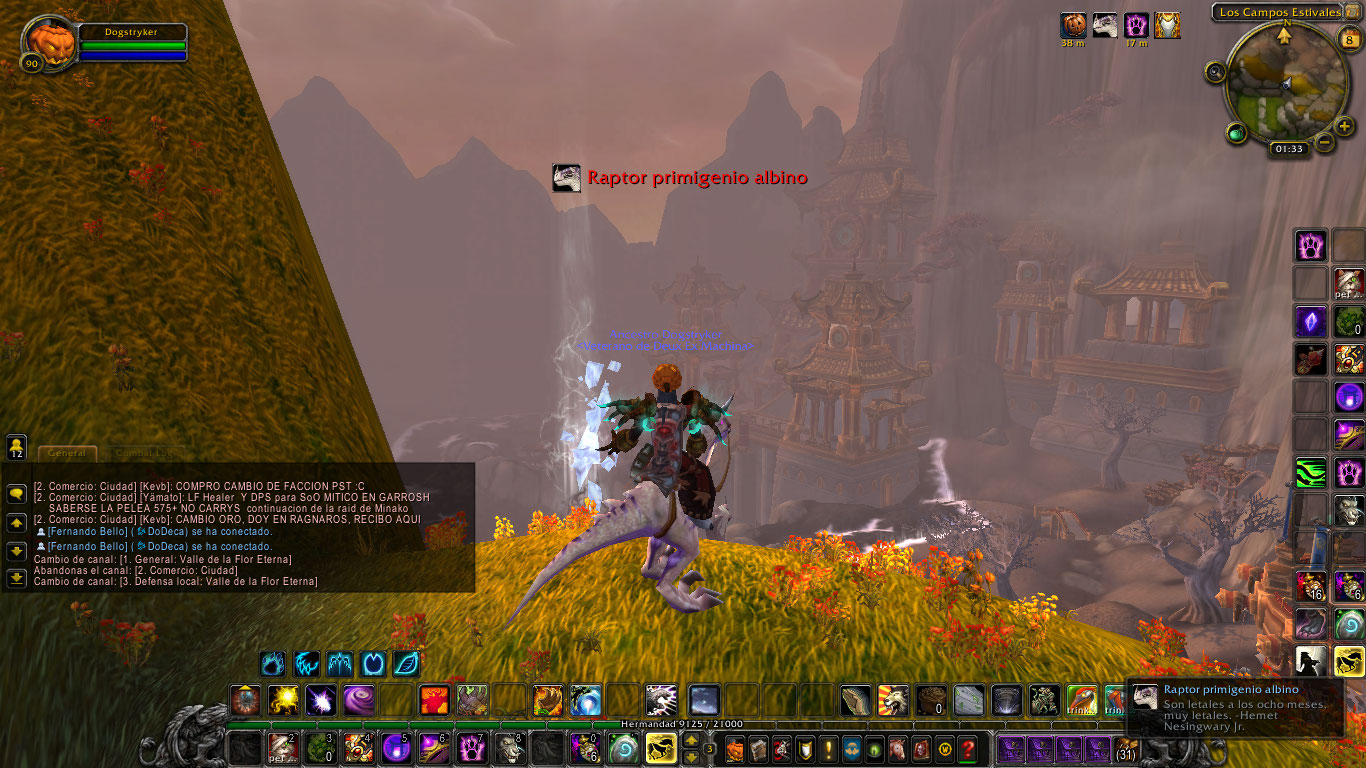Toggle autocast on the blue leaf pet ability
Viewport: 1366px width, 768px height.
click(405, 662)
